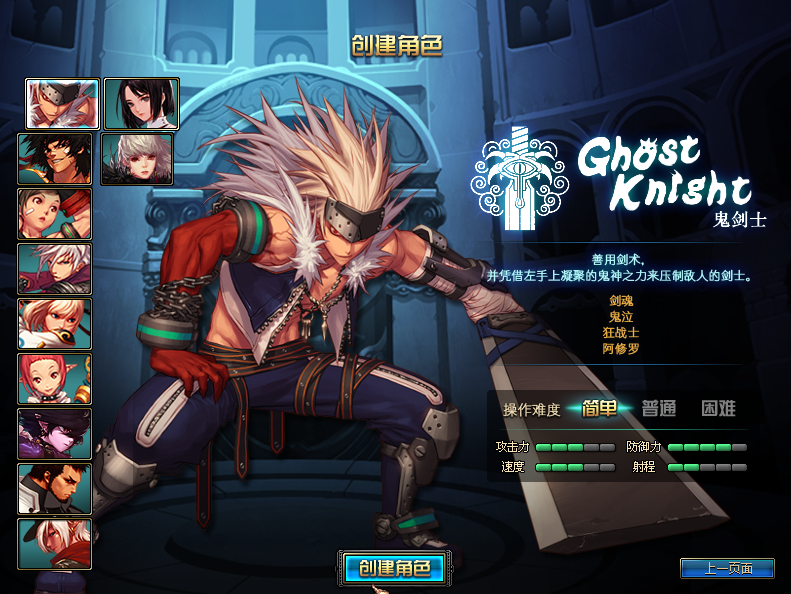Choose the black-haired pale woman portrait
791x594 pixels.
[141, 104]
